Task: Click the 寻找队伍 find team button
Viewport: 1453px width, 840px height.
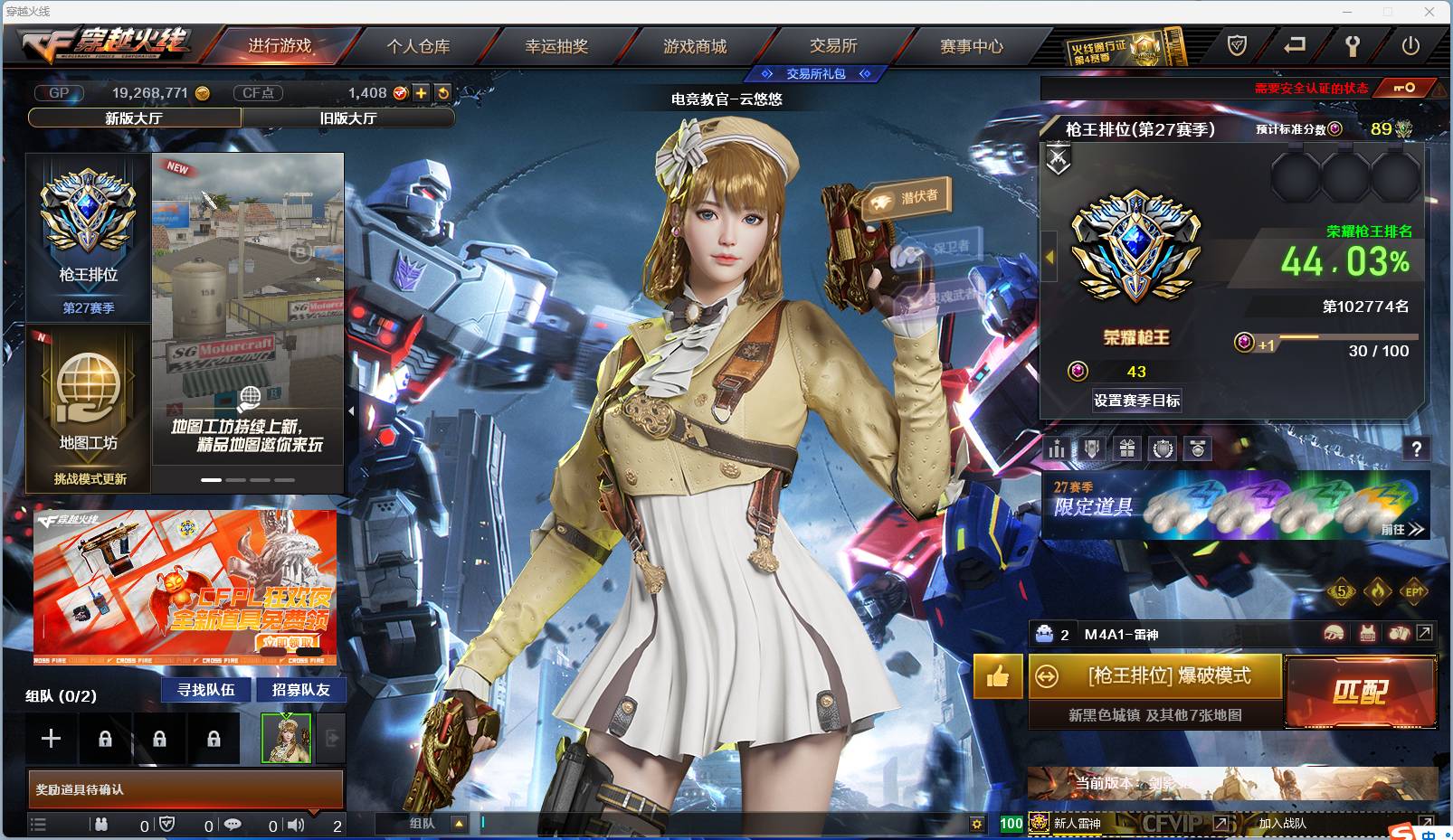Action: pos(204,689)
